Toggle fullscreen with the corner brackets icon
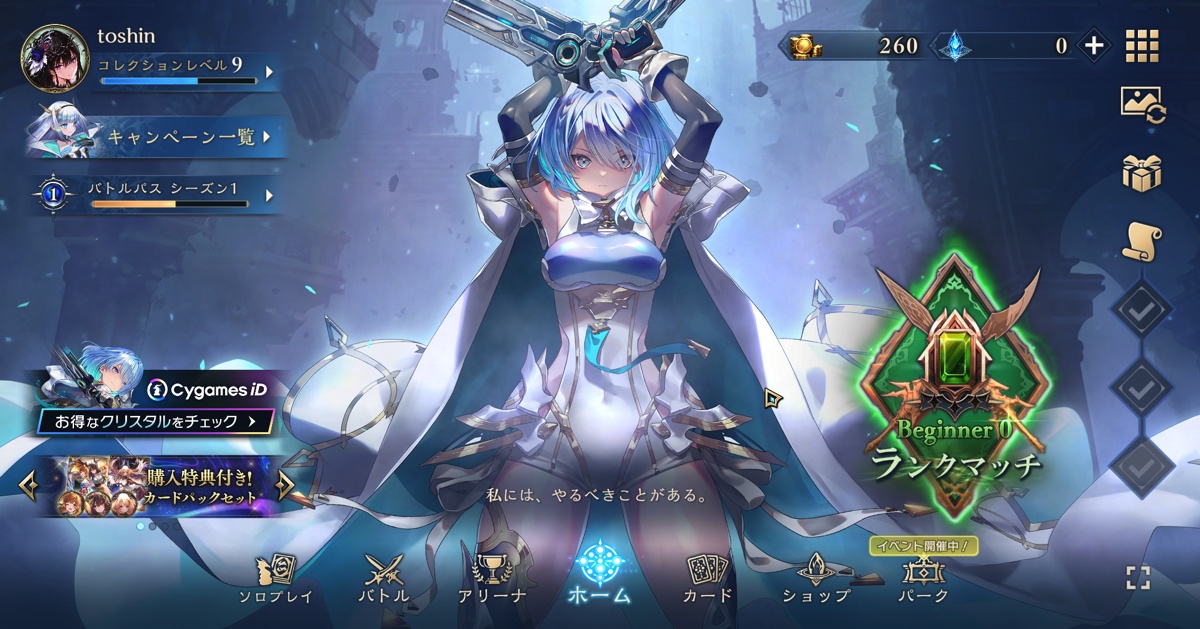 click(x=1138, y=577)
